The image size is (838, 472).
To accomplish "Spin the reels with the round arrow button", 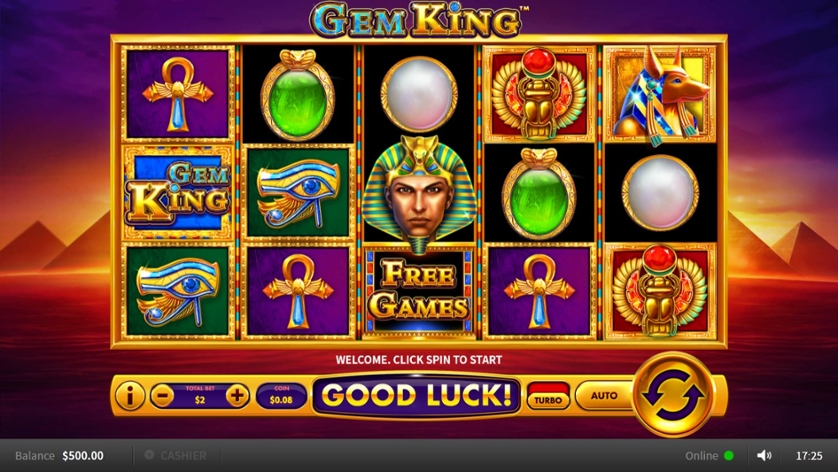I will click(674, 393).
